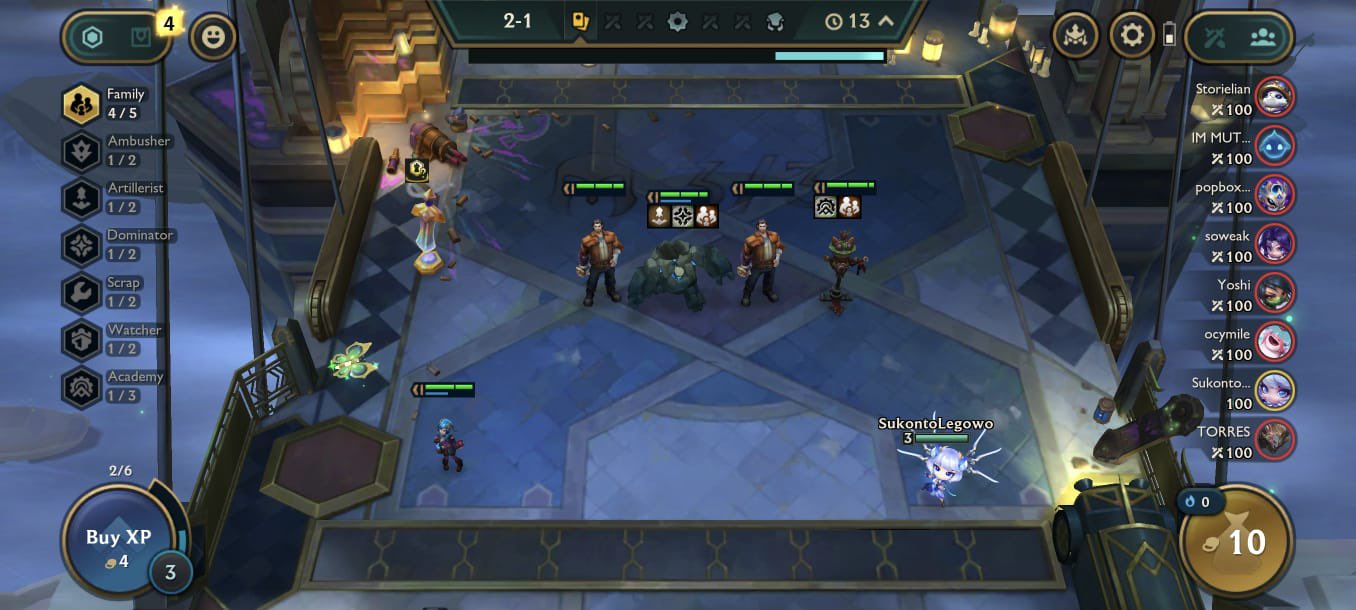
Task: Toggle the crossed swords and players panel
Action: [1240, 37]
